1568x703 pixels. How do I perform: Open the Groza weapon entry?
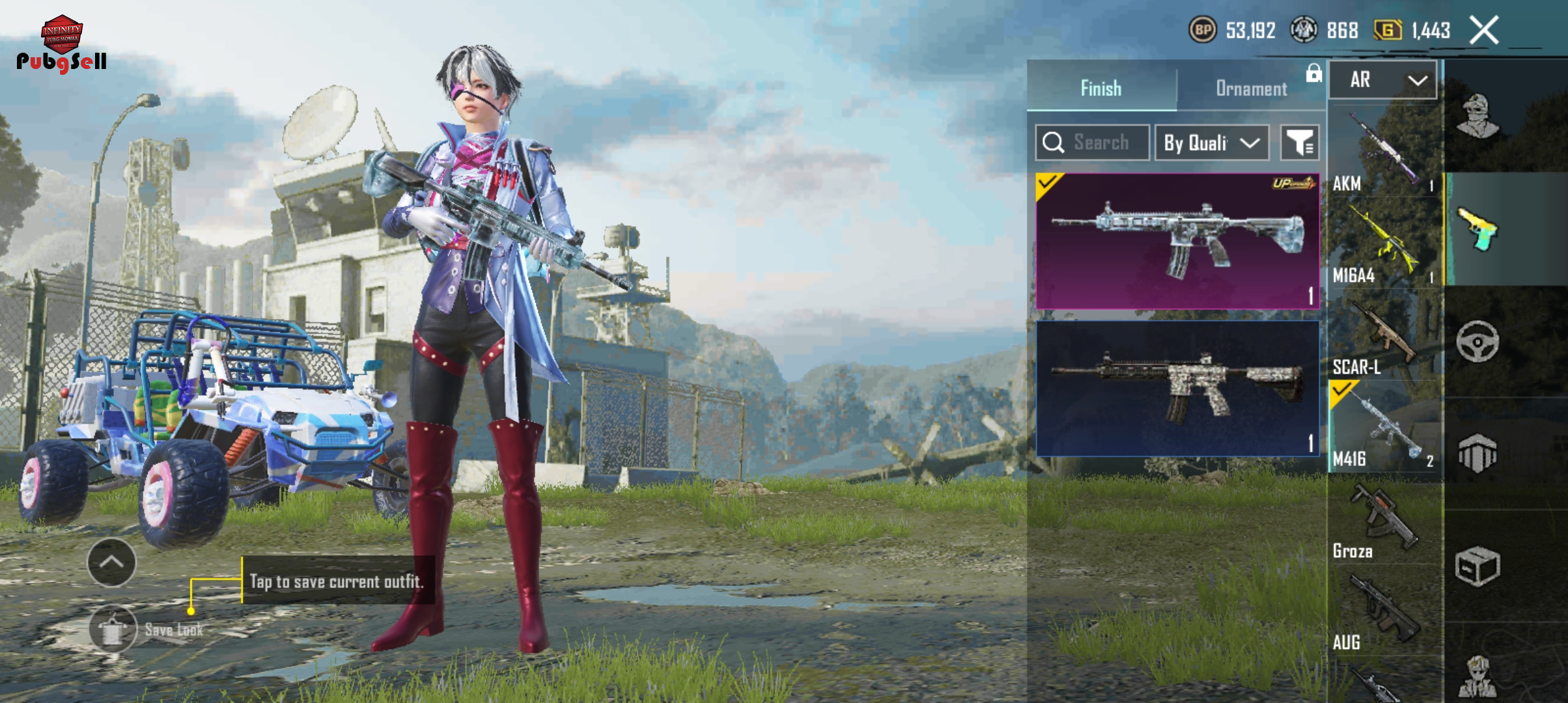(x=1384, y=520)
